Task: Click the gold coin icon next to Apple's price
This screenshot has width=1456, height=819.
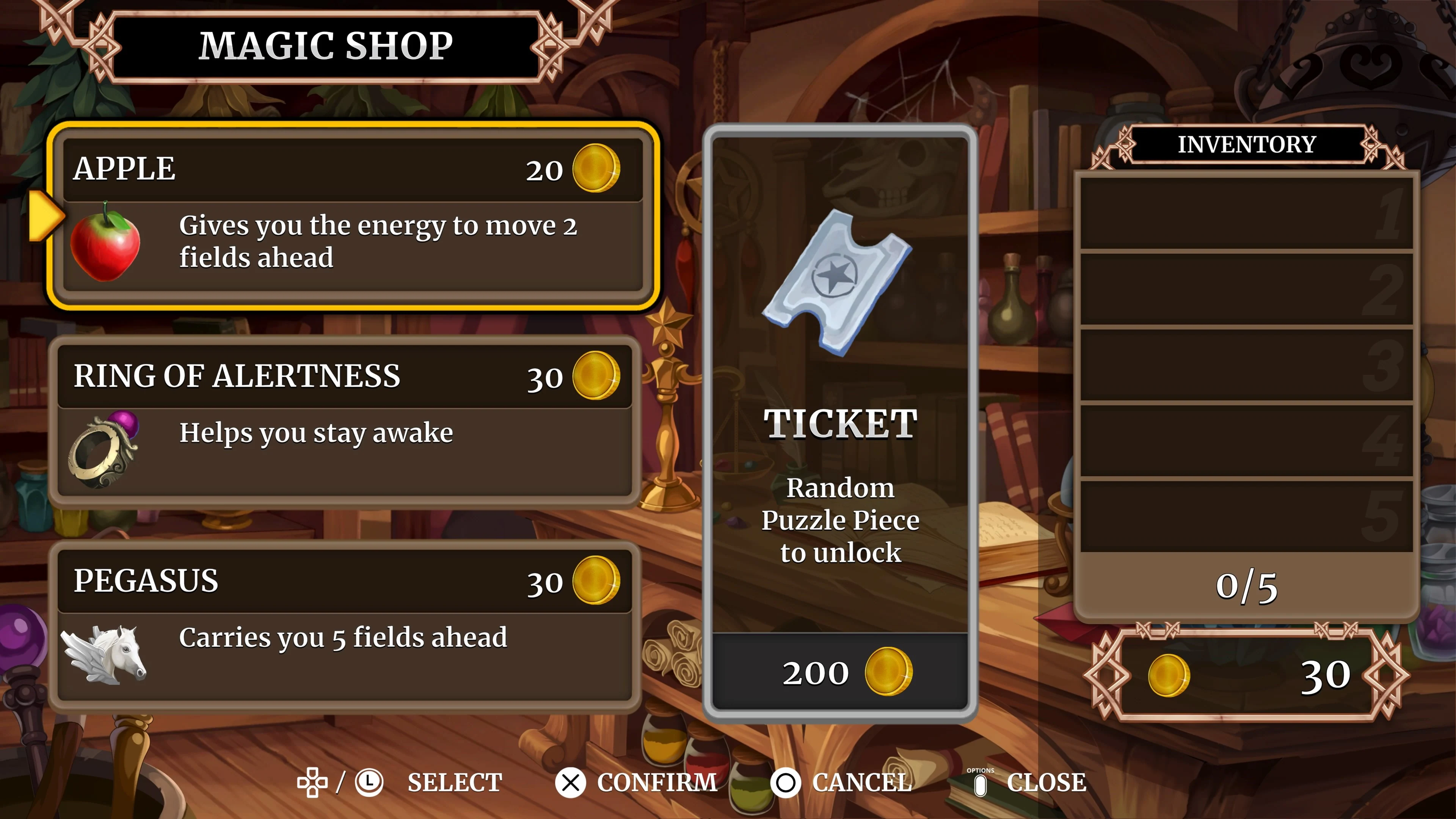Action: pos(596,168)
